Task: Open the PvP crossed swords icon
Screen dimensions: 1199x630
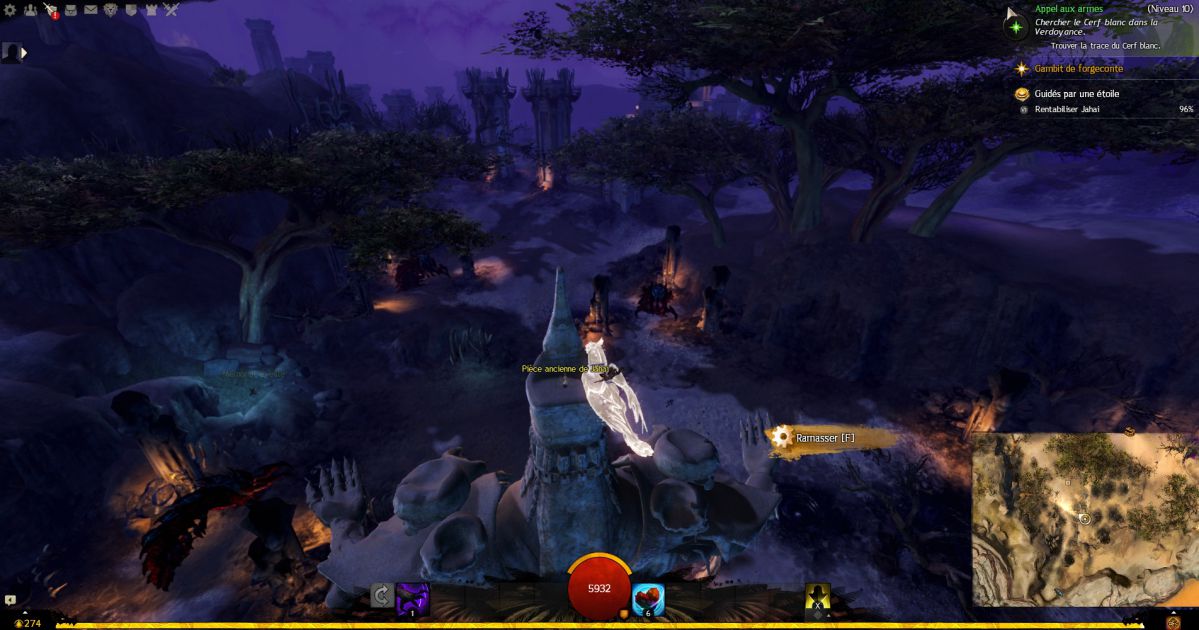Action: tap(171, 10)
